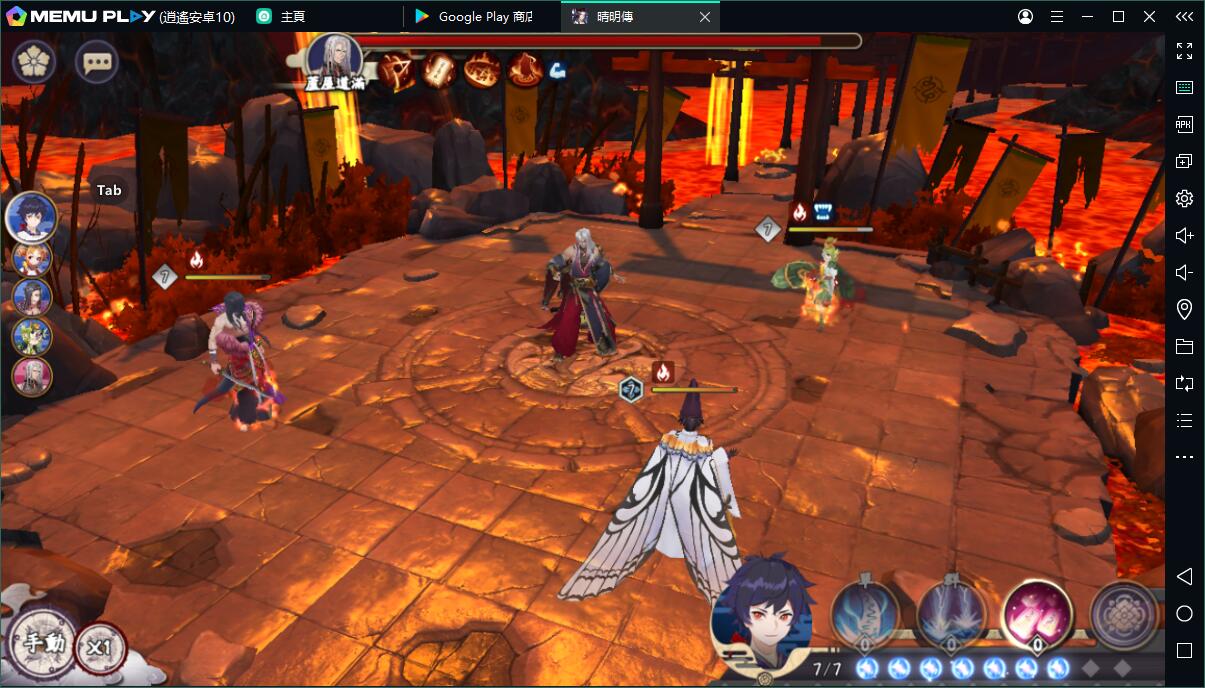1205x688 pixels.
Task: Pick the green-haired party member portrait
Action: (31, 337)
